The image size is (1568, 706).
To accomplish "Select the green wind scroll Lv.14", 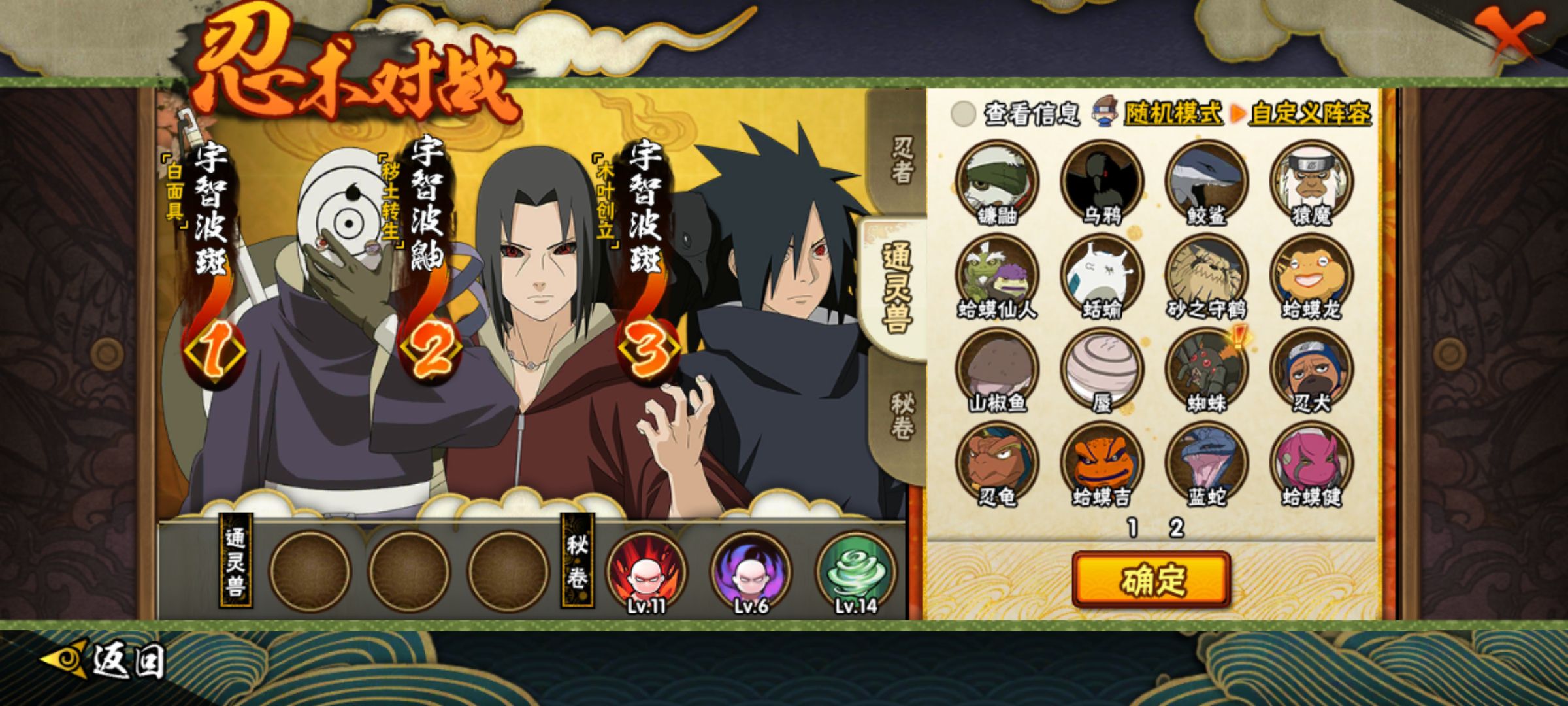I will [x=856, y=572].
